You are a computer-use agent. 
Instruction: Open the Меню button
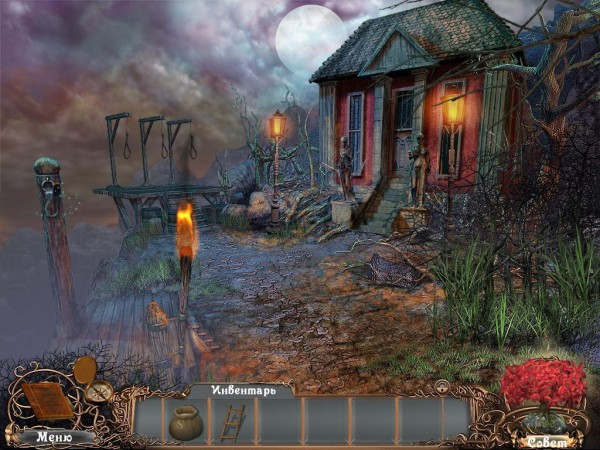point(53,436)
